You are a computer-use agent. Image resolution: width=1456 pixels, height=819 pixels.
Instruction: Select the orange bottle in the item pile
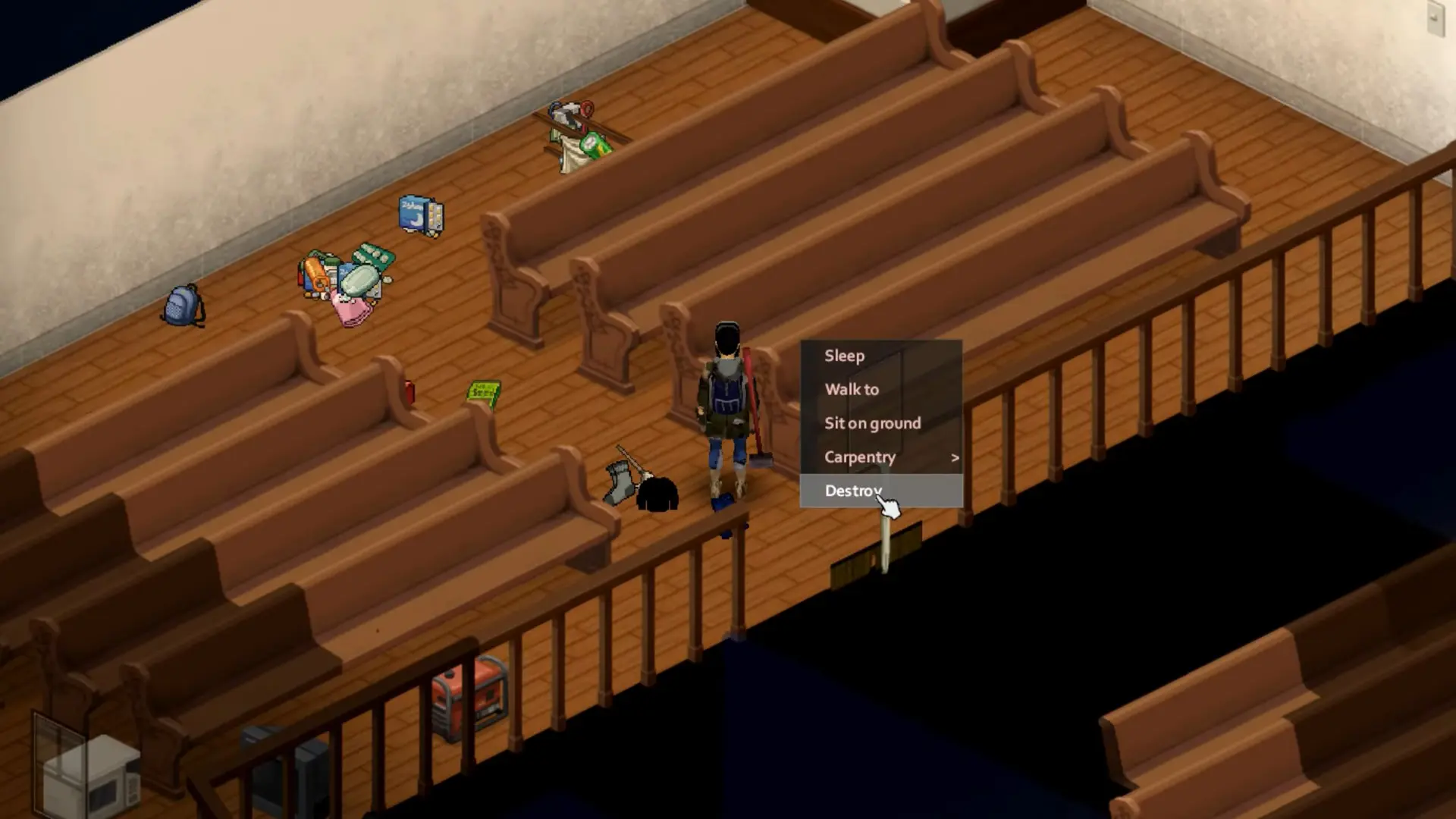click(316, 275)
